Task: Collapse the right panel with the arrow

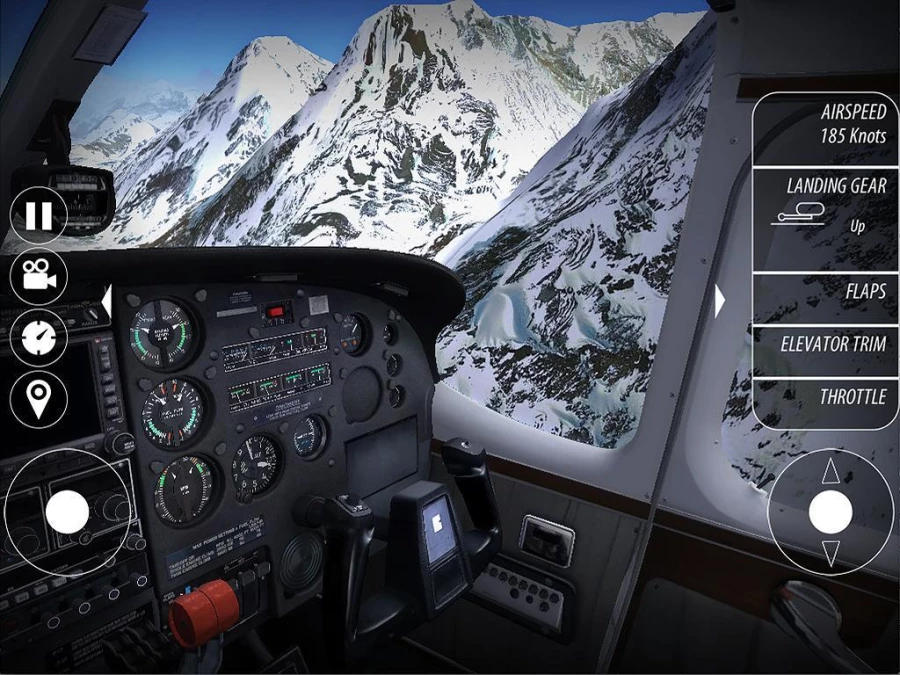Action: 719,300
